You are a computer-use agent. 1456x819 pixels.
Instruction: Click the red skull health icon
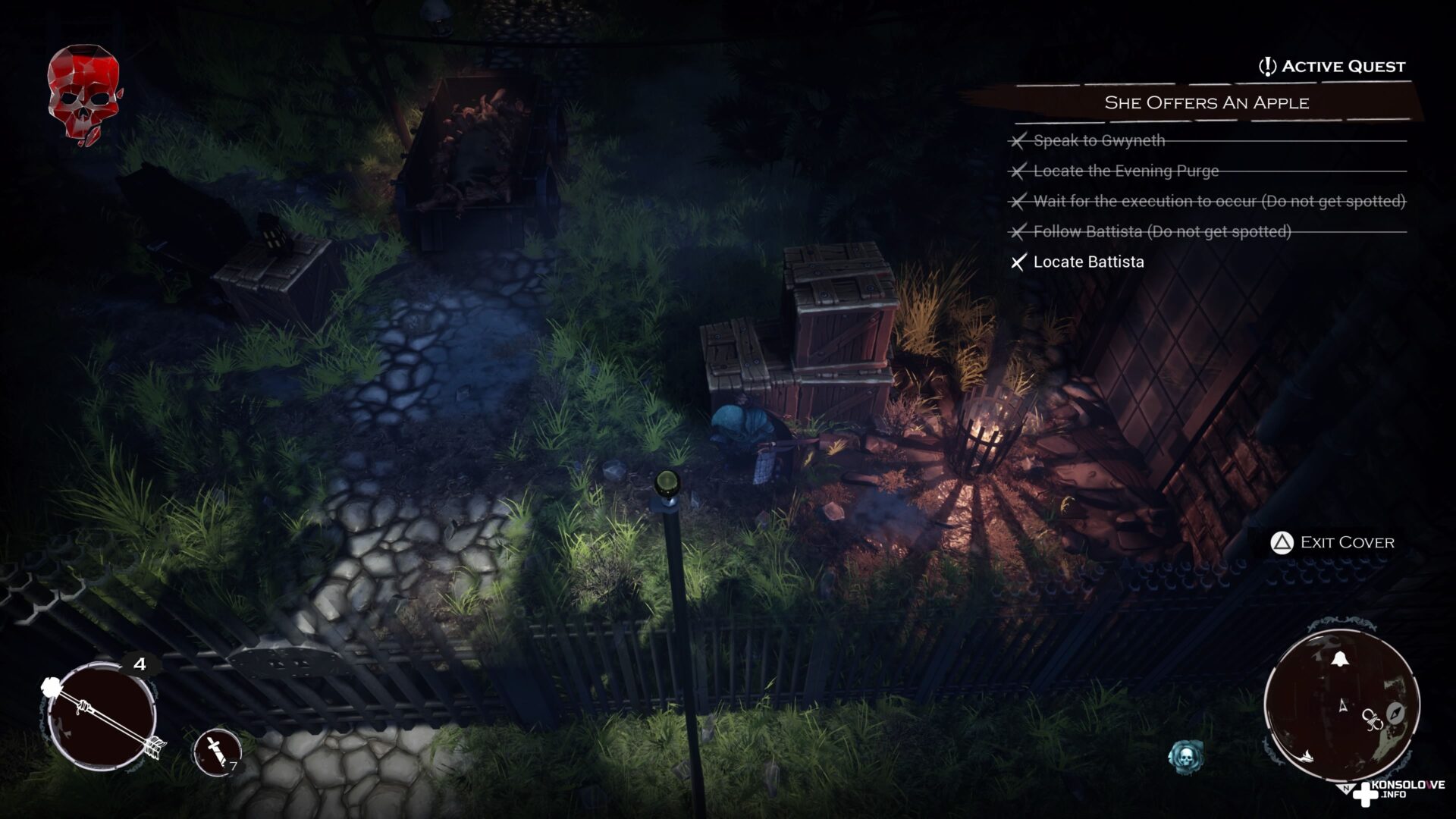pos(83,93)
